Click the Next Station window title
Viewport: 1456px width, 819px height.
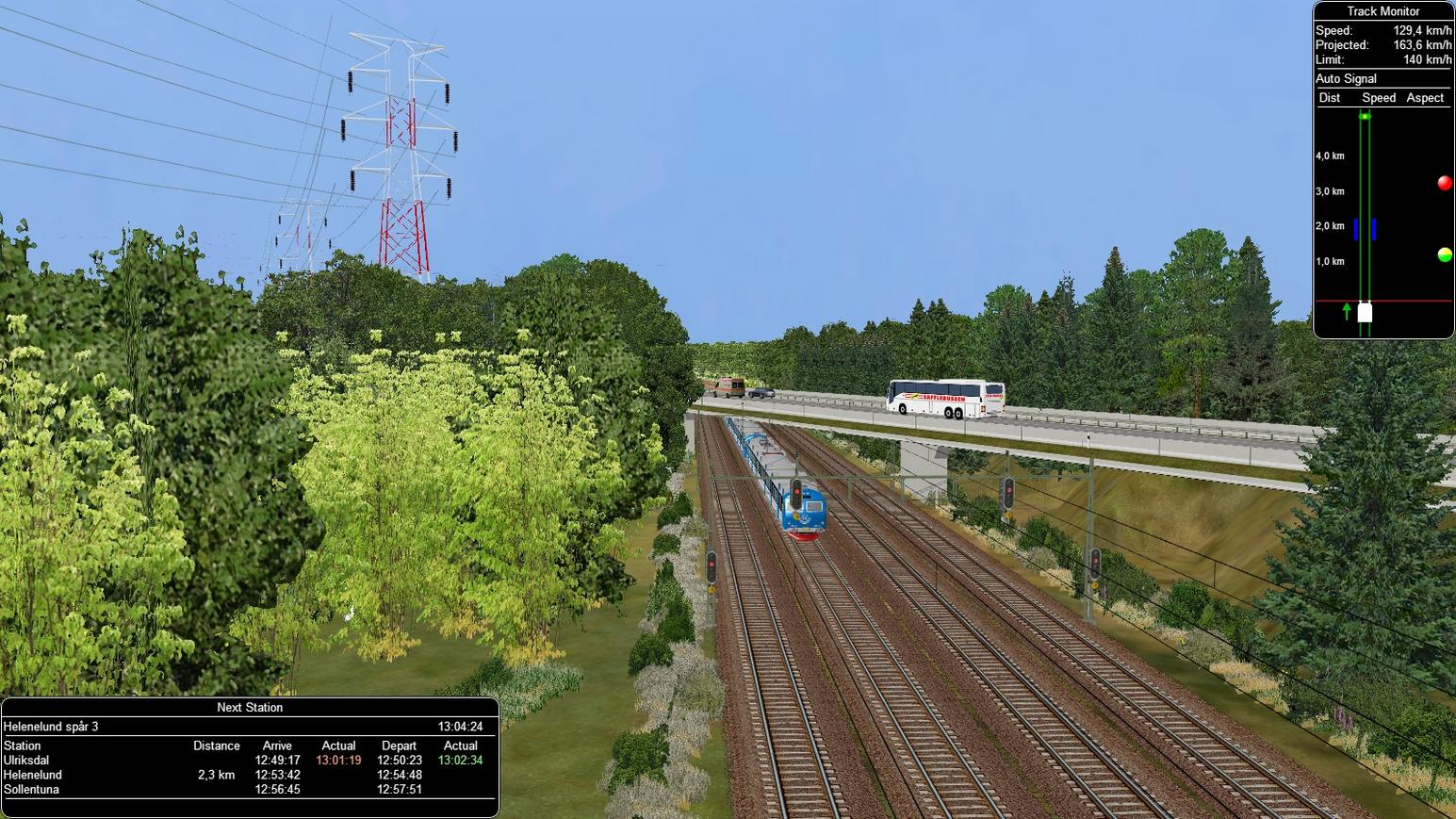tap(250, 708)
